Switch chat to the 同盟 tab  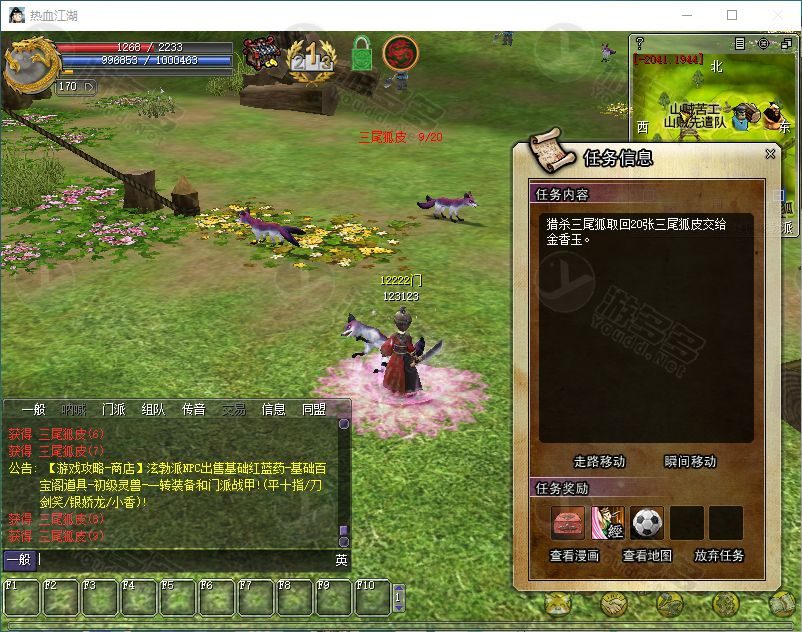pos(313,409)
